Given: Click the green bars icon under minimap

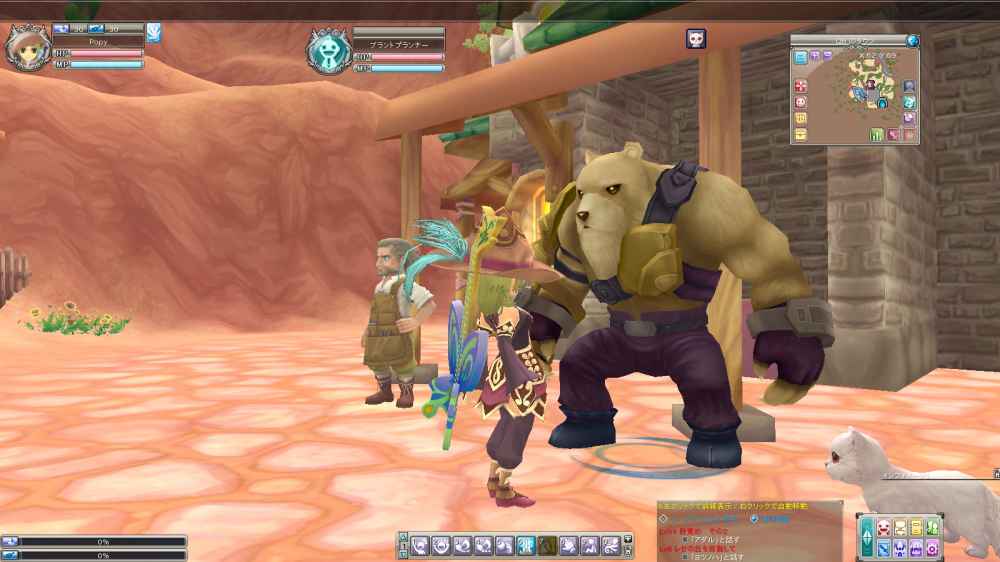Looking at the screenshot, I should point(877,135).
